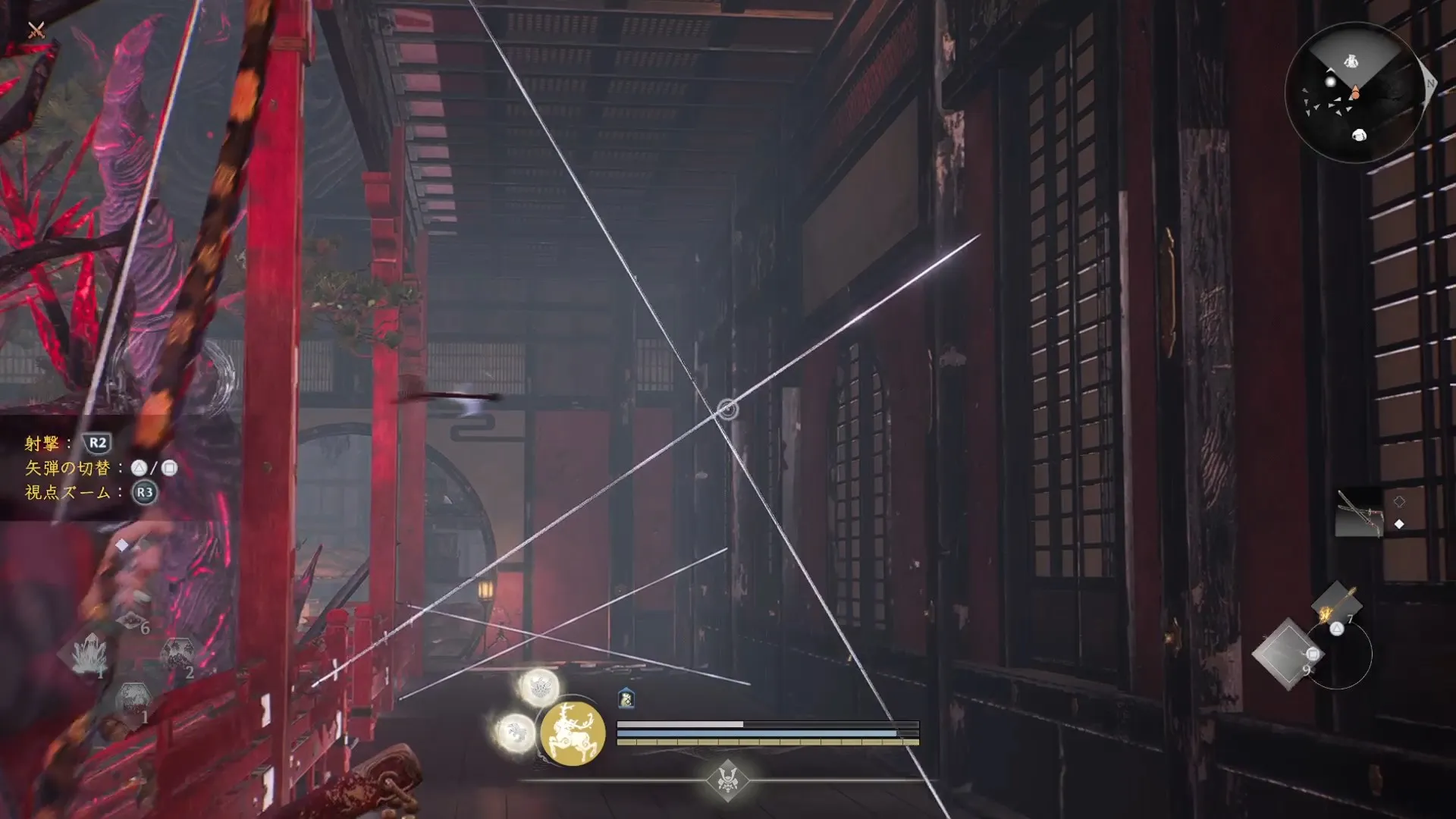Select the upper glowing white spirit orb
1456x819 pixels.
coord(539,687)
